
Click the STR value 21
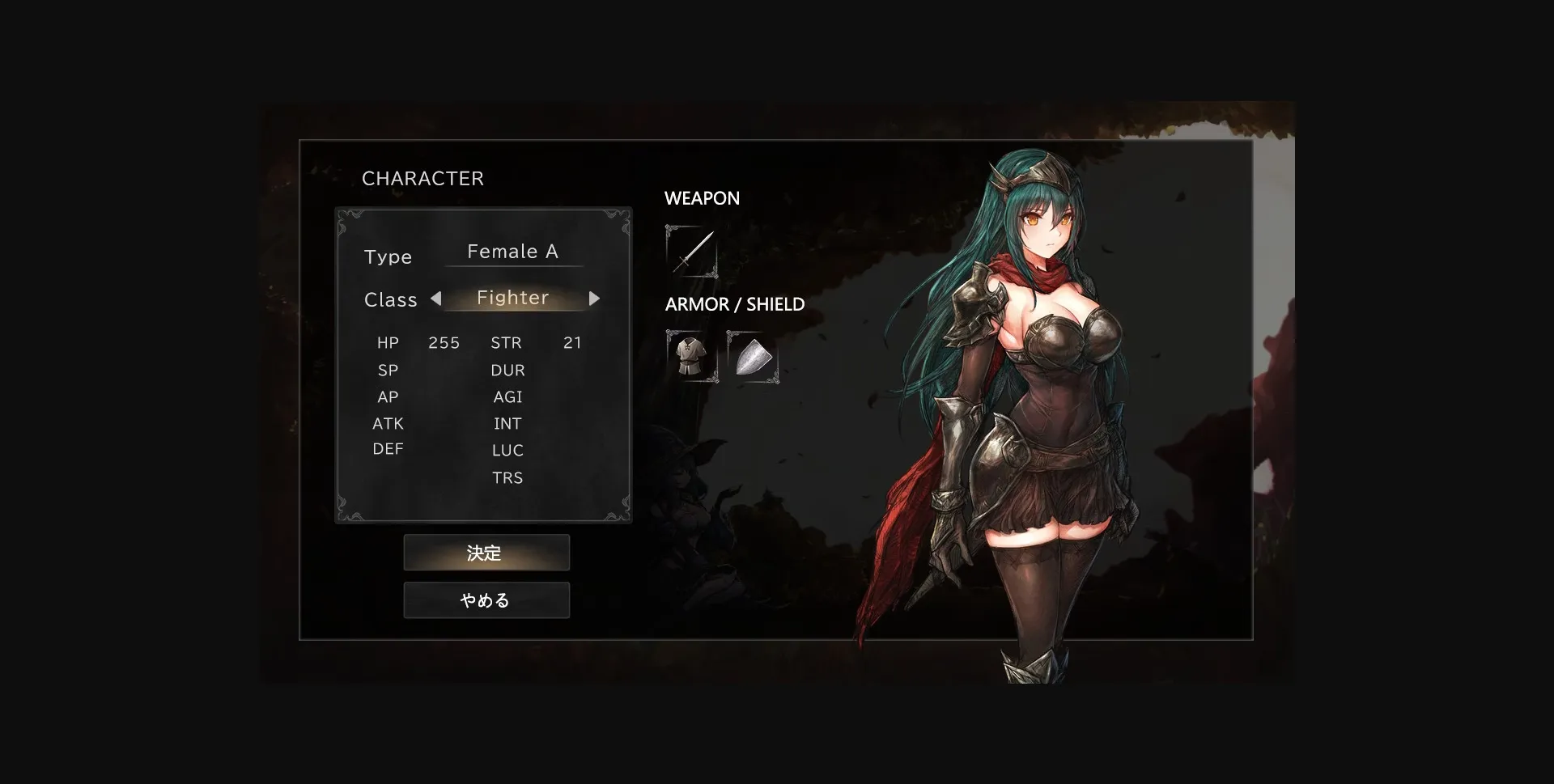572,342
